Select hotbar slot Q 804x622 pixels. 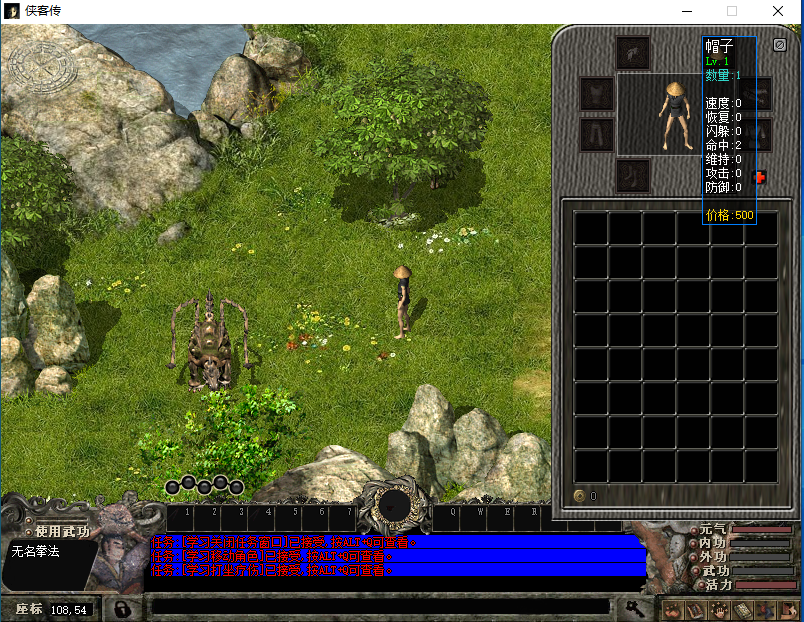point(452,517)
